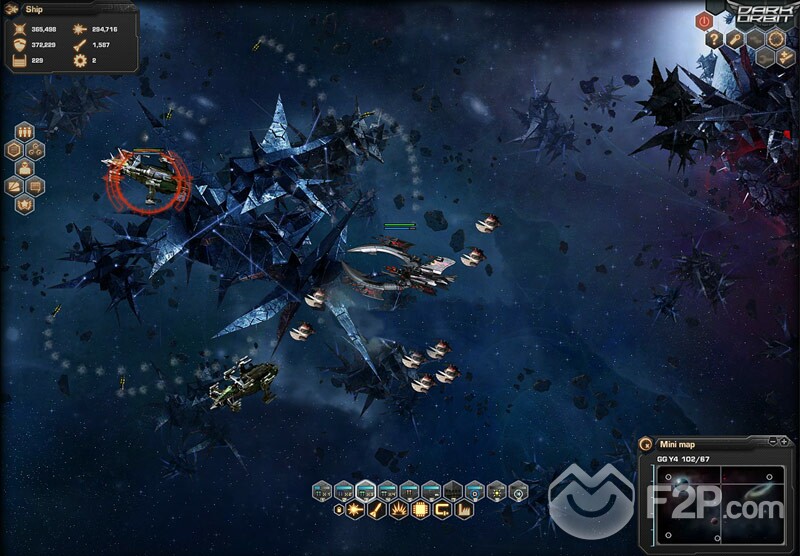The image size is (800, 556).
Task: Open the question mark help icon
Action: [715, 39]
